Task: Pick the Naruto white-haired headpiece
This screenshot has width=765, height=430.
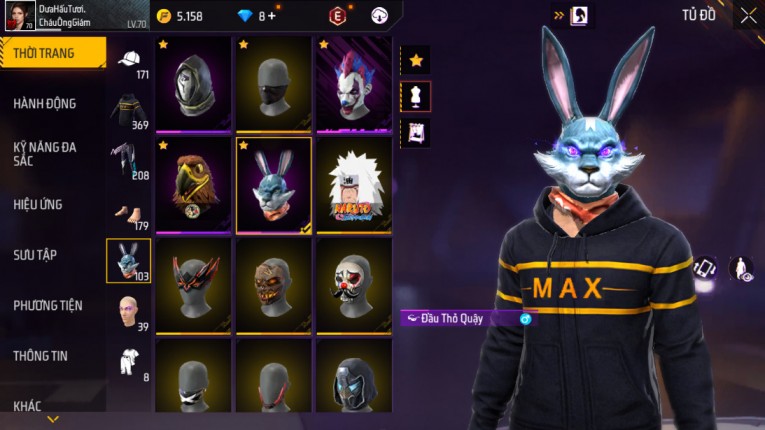Action: click(x=353, y=184)
